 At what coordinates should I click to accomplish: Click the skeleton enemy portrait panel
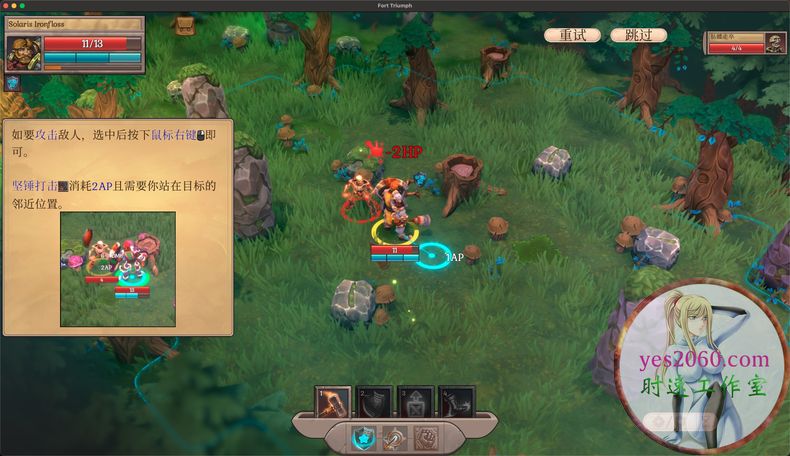pos(745,42)
